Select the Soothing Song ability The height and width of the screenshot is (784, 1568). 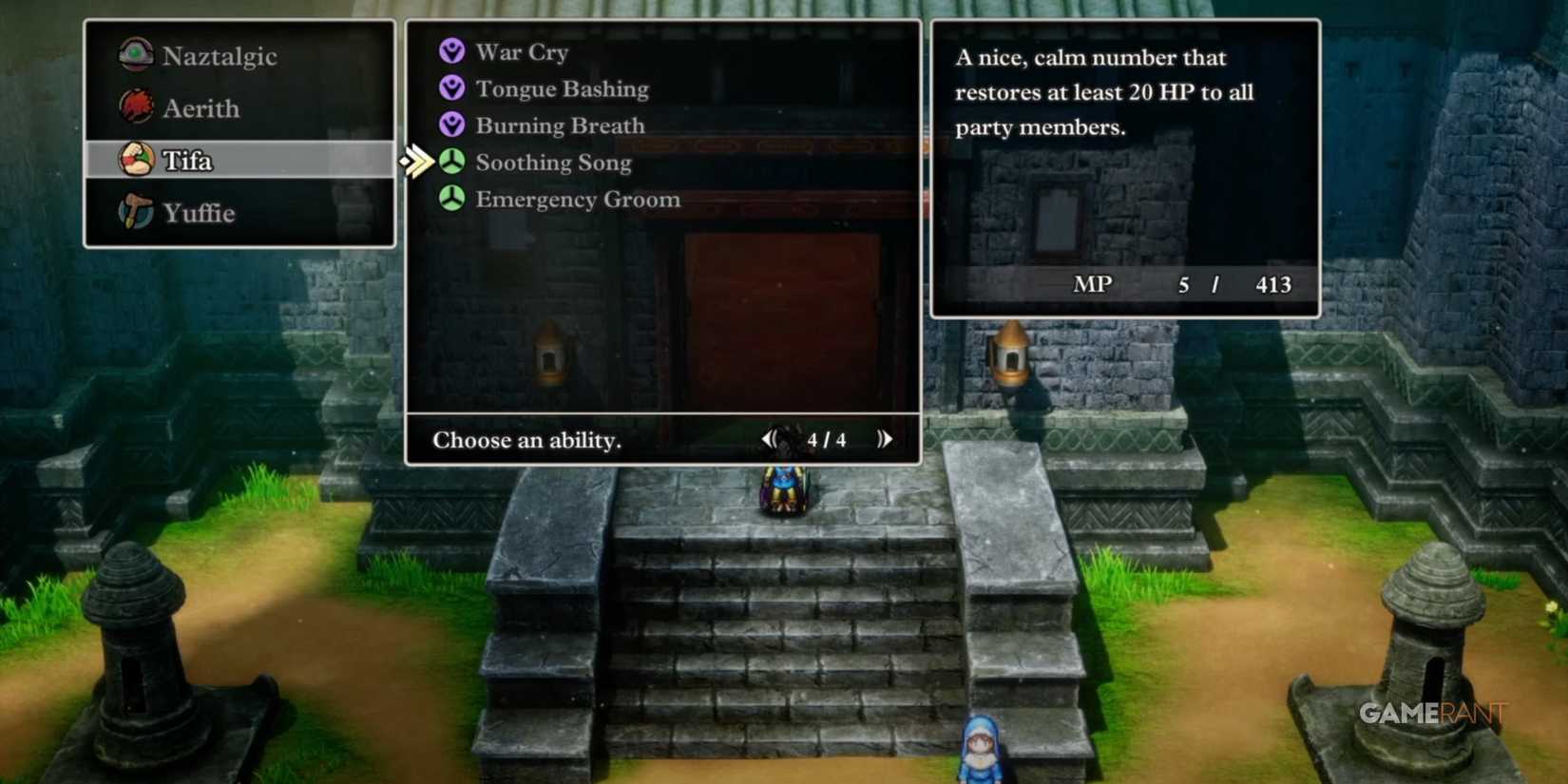[553, 162]
